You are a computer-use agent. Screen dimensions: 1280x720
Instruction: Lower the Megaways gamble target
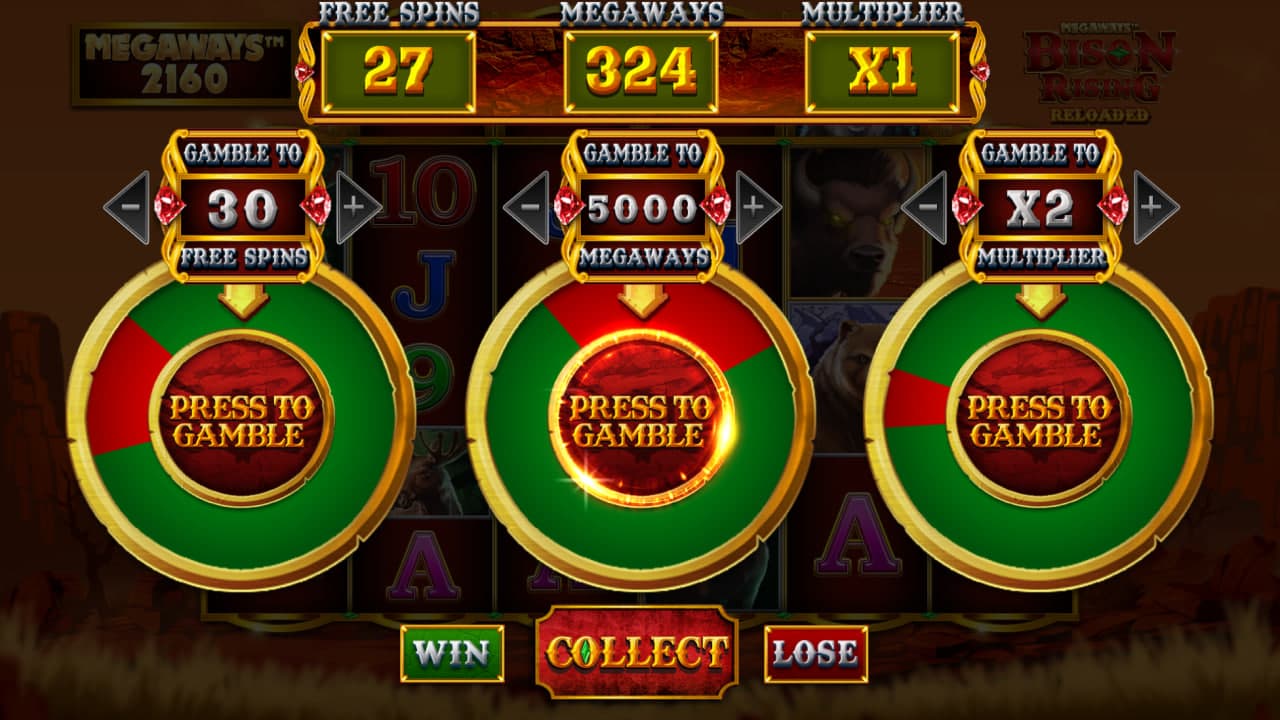(526, 207)
